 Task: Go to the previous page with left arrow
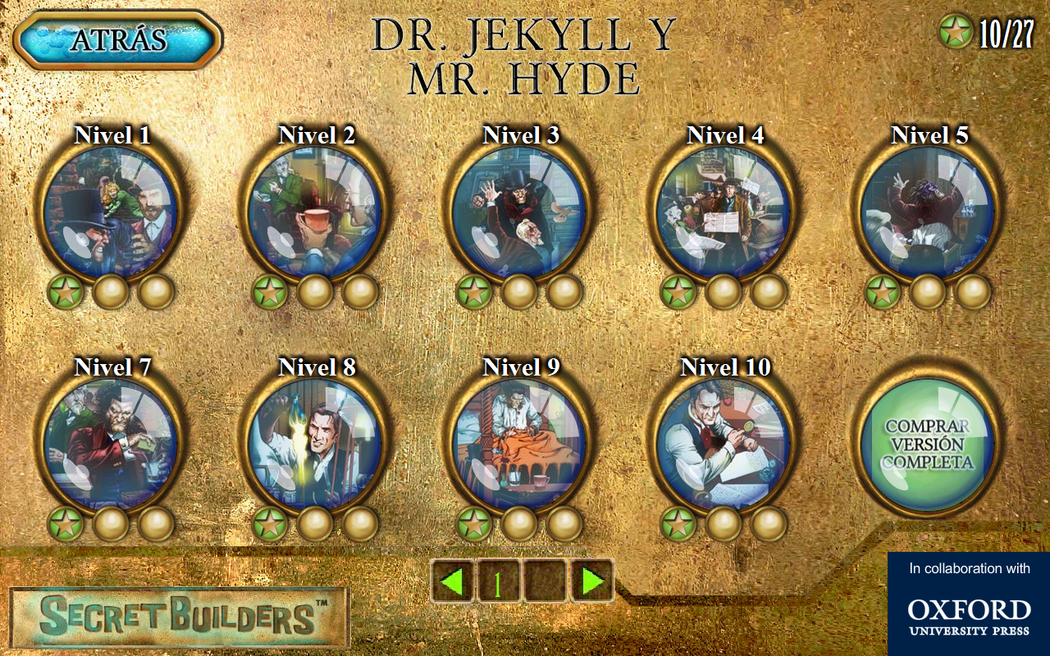455,580
